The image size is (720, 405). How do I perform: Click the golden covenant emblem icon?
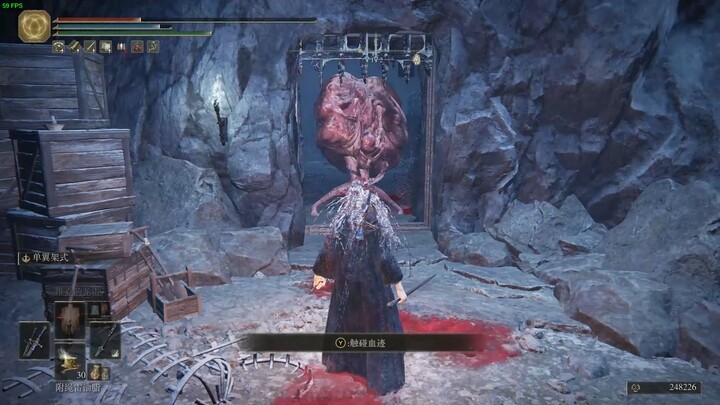click(x=34, y=26)
